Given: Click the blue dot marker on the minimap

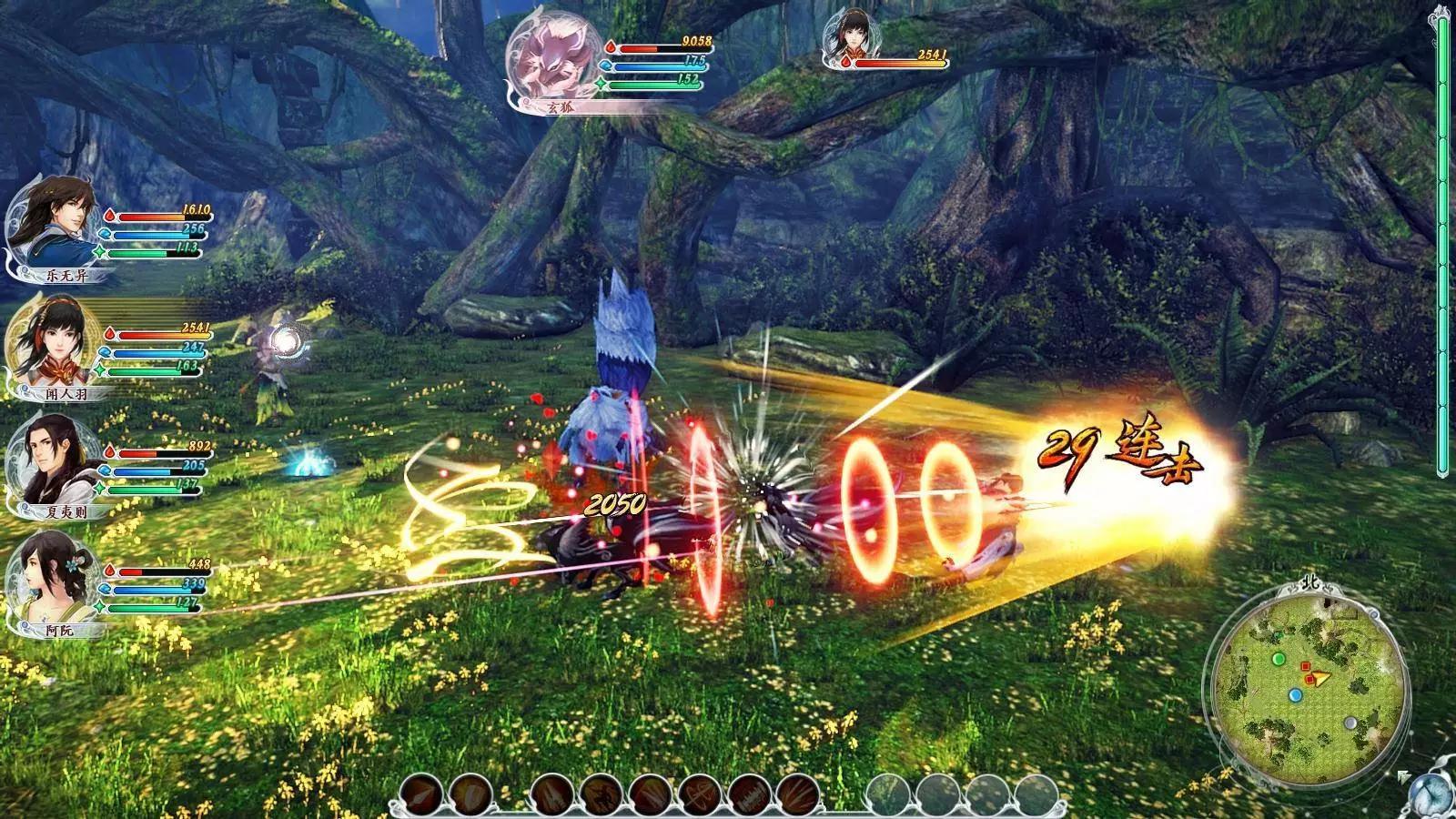Looking at the screenshot, I should (x=1296, y=696).
